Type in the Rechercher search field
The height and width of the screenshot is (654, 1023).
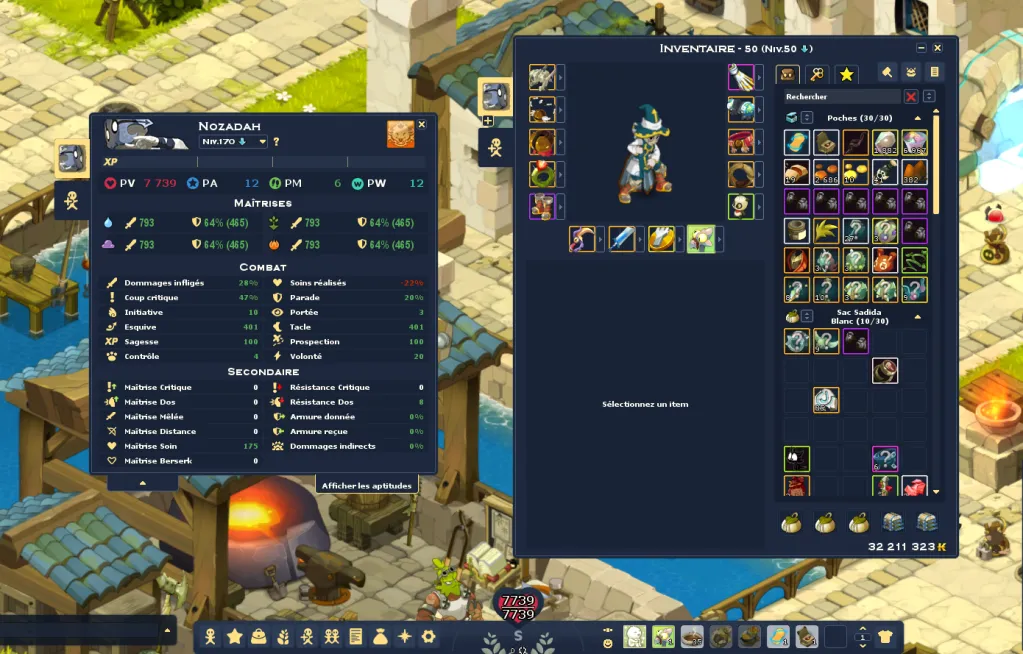[x=840, y=97]
